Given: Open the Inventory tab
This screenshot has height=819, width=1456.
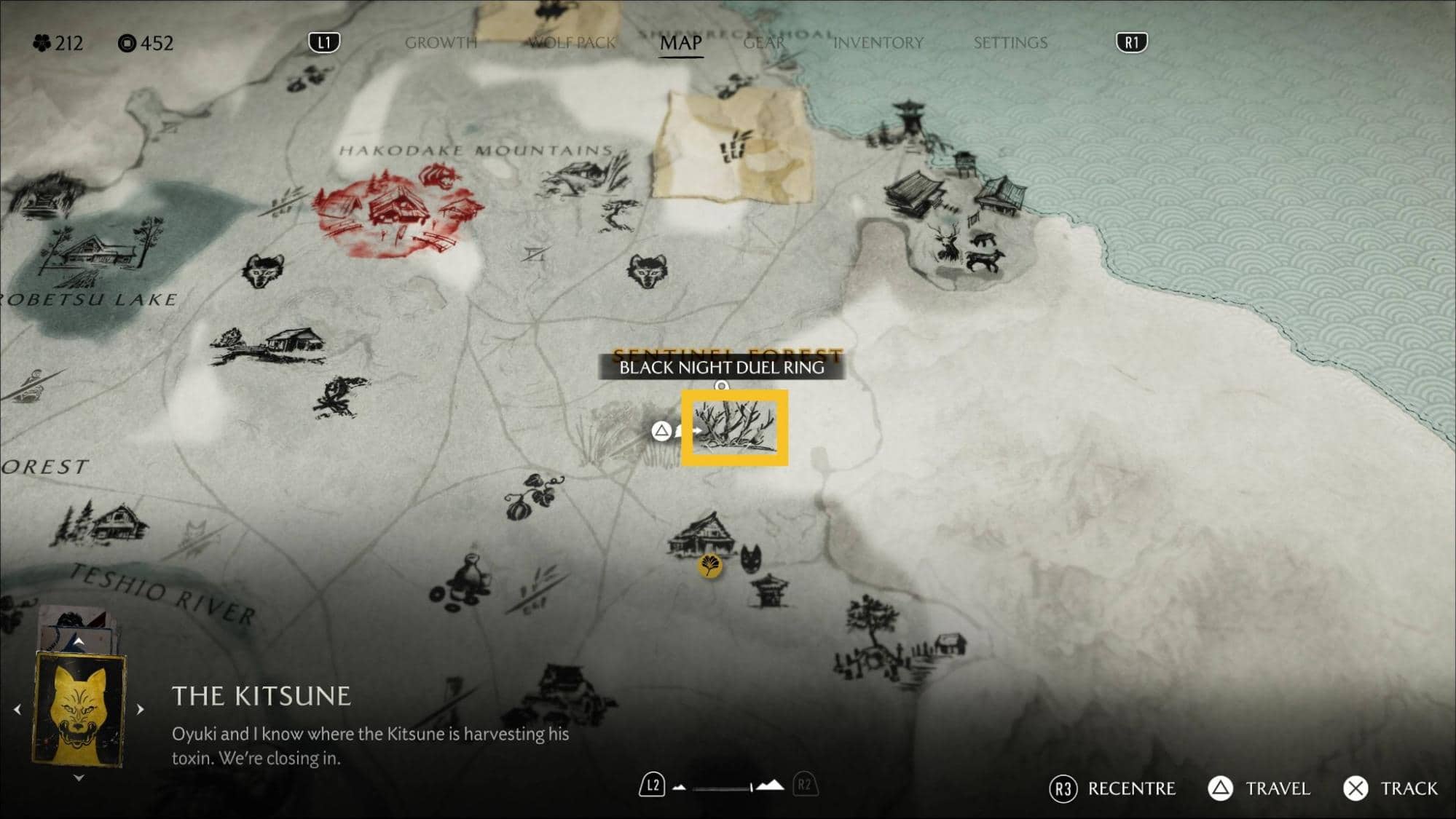Looking at the screenshot, I should click(x=878, y=43).
